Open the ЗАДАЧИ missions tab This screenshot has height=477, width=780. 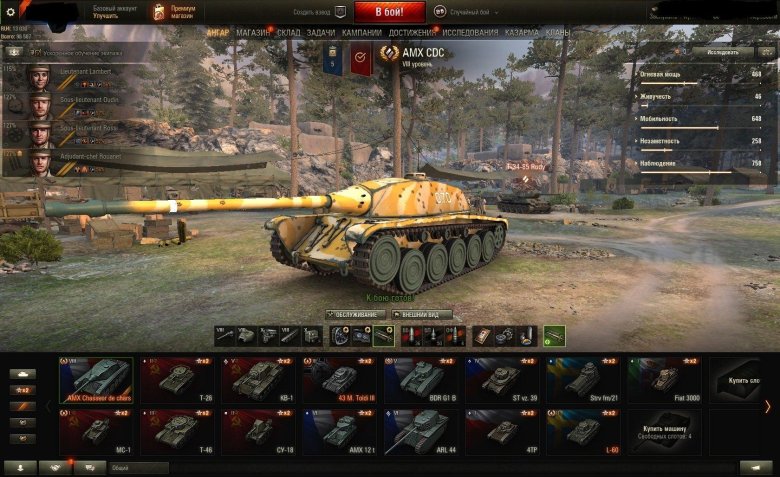(321, 33)
